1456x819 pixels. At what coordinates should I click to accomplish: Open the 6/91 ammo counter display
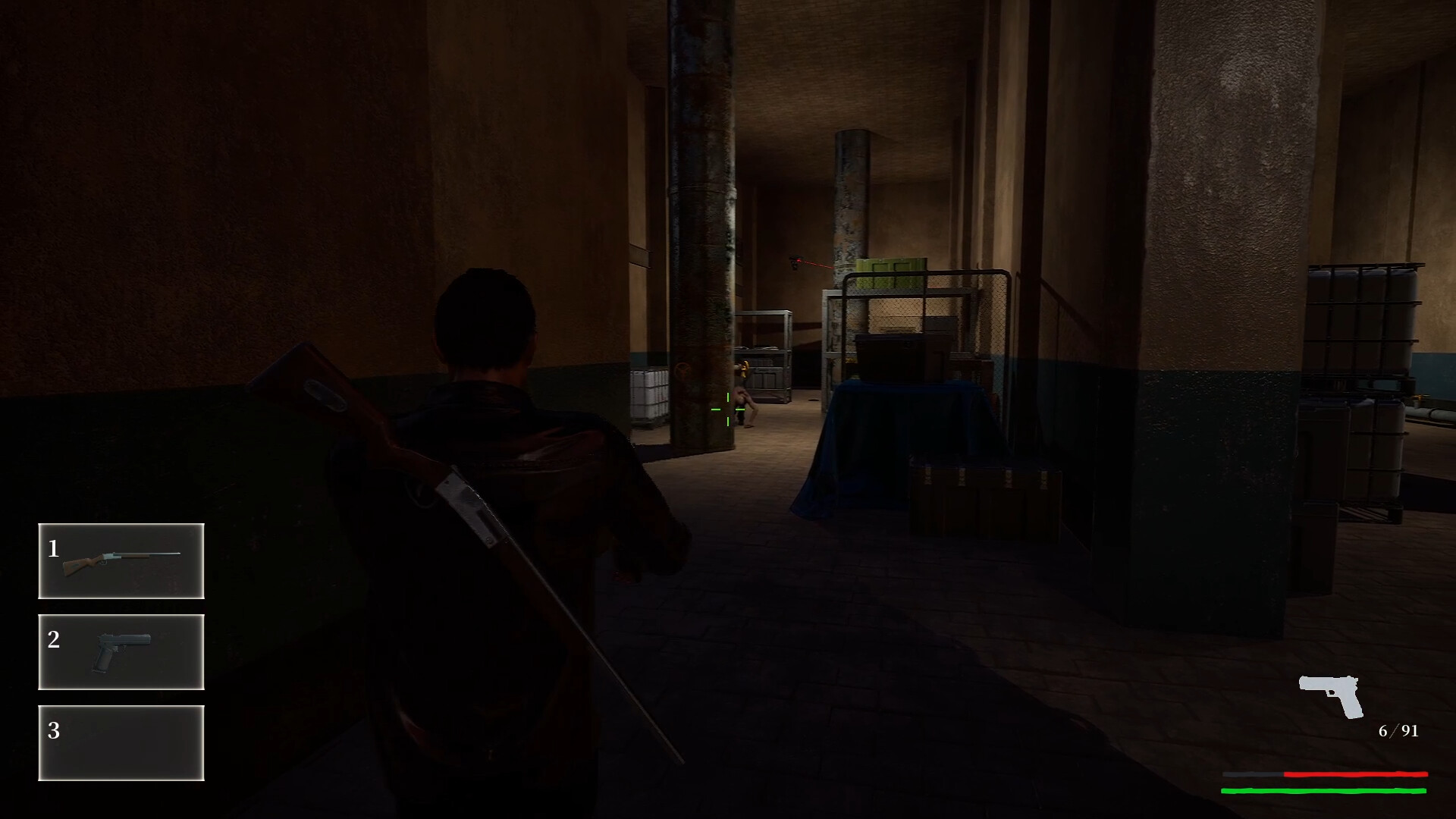(x=1398, y=731)
